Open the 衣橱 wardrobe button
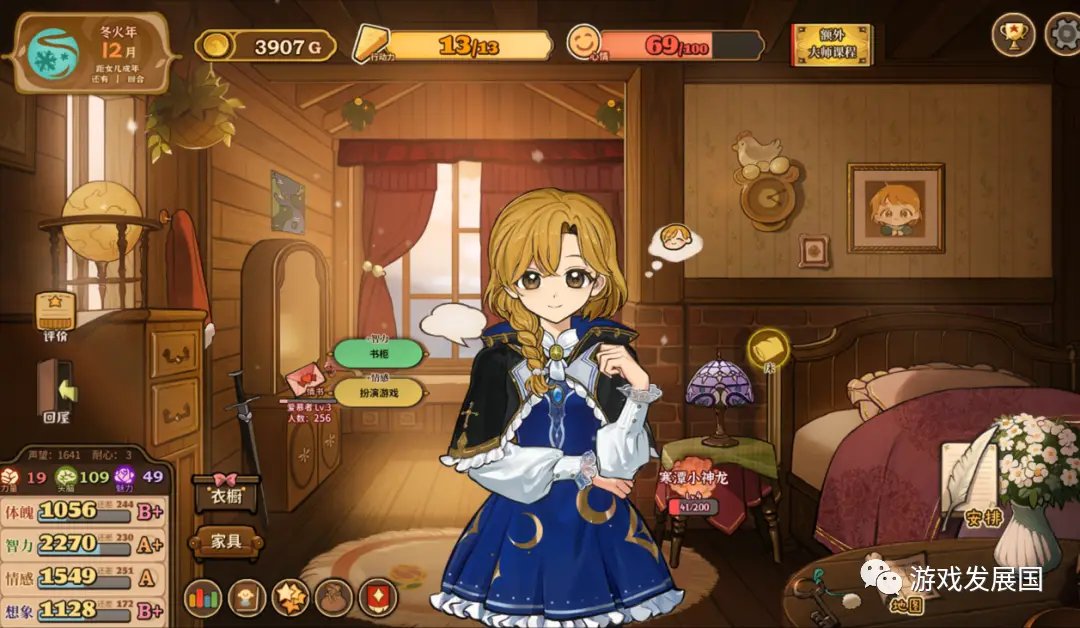This screenshot has height=628, width=1080. 225,493
